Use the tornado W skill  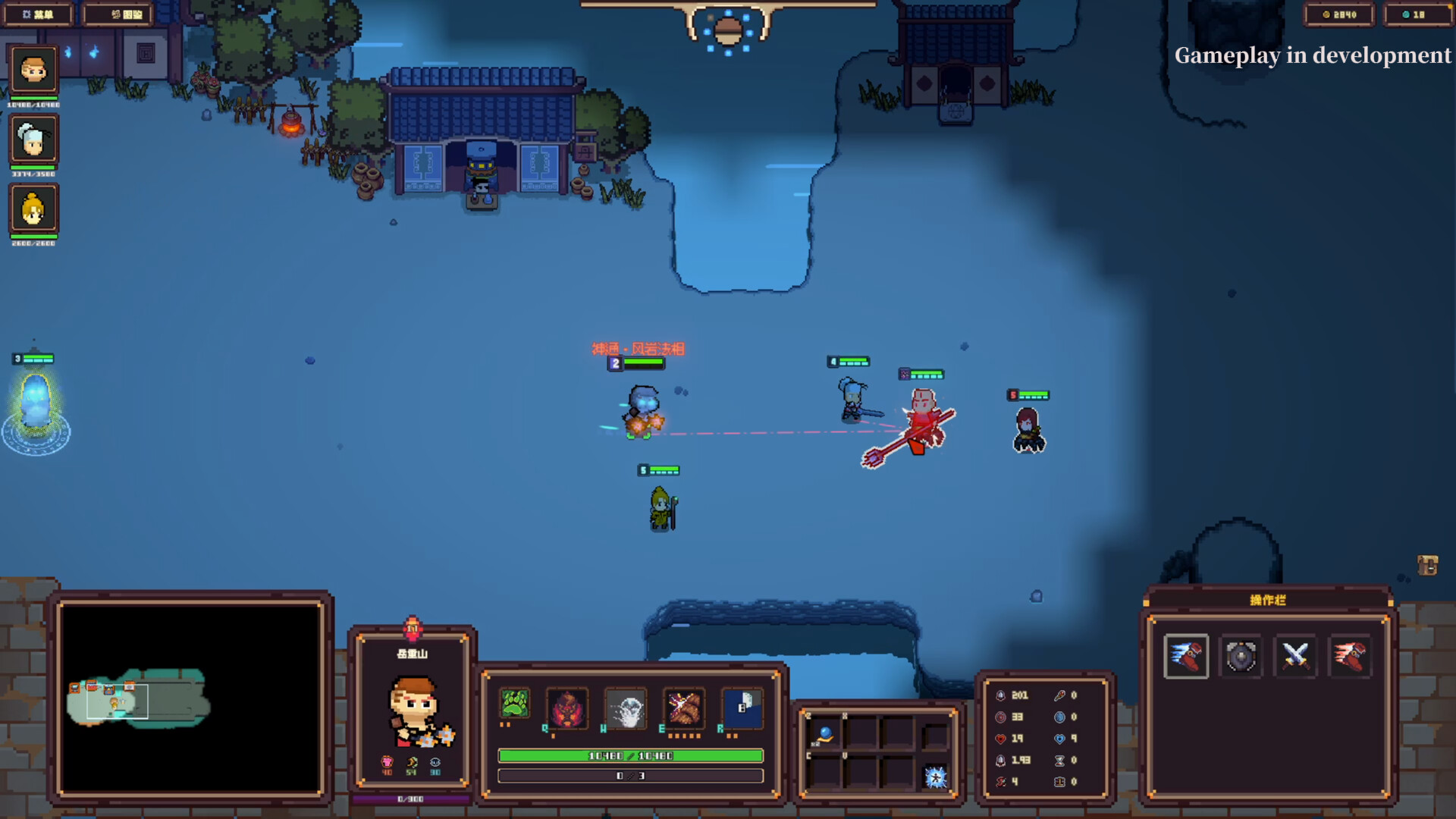tap(627, 708)
